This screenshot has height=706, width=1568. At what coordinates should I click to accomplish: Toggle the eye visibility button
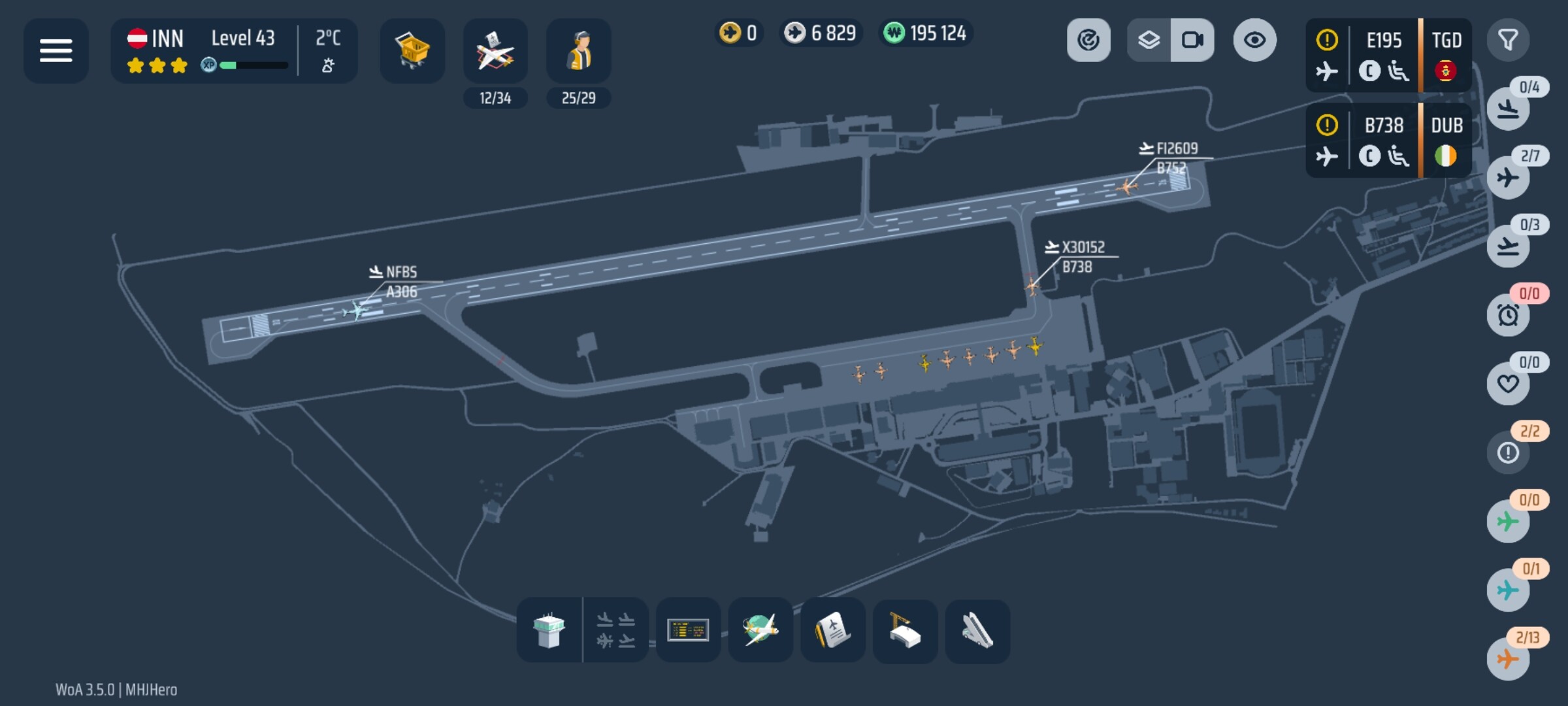pyautogui.click(x=1254, y=41)
